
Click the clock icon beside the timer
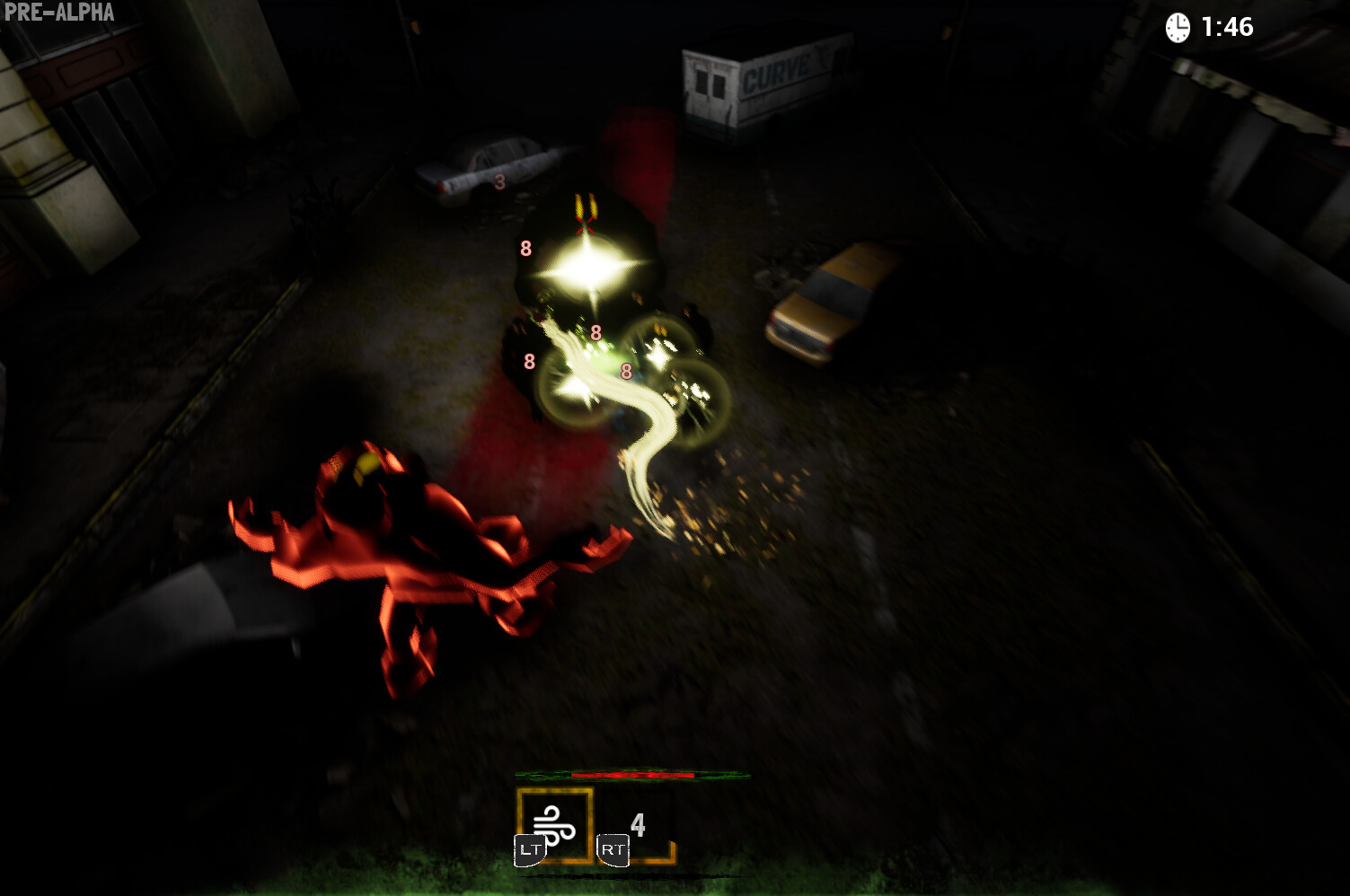(1178, 25)
